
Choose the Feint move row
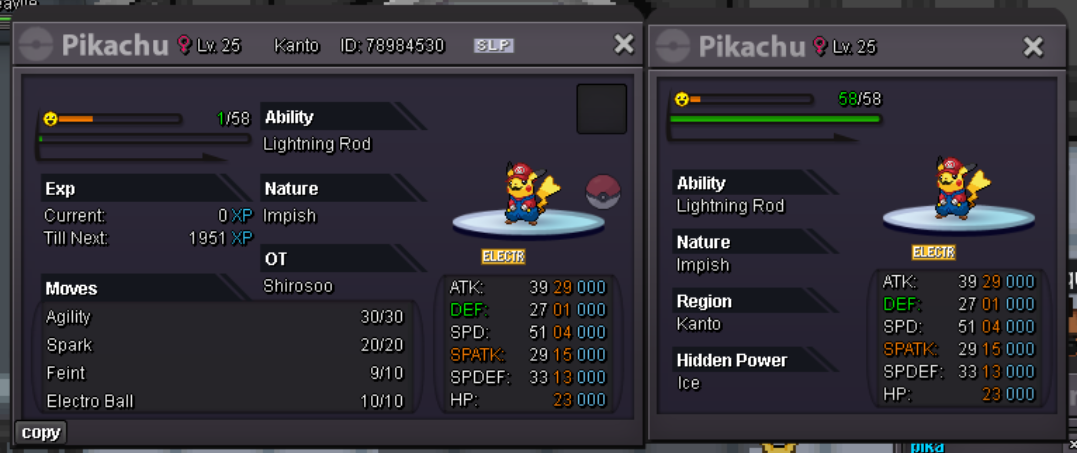224,373
